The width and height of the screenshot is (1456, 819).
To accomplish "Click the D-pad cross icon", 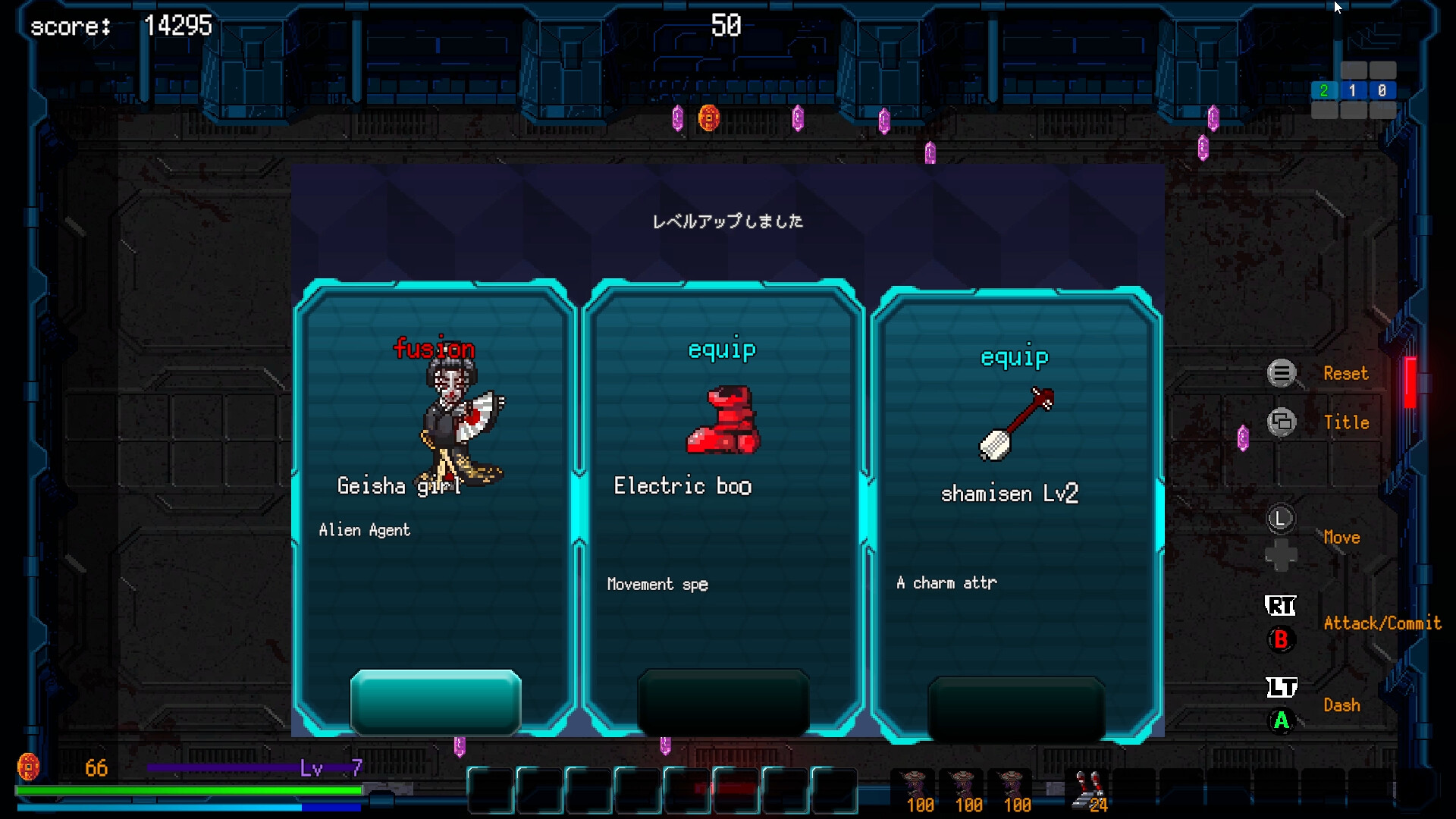I will pos(1281,556).
